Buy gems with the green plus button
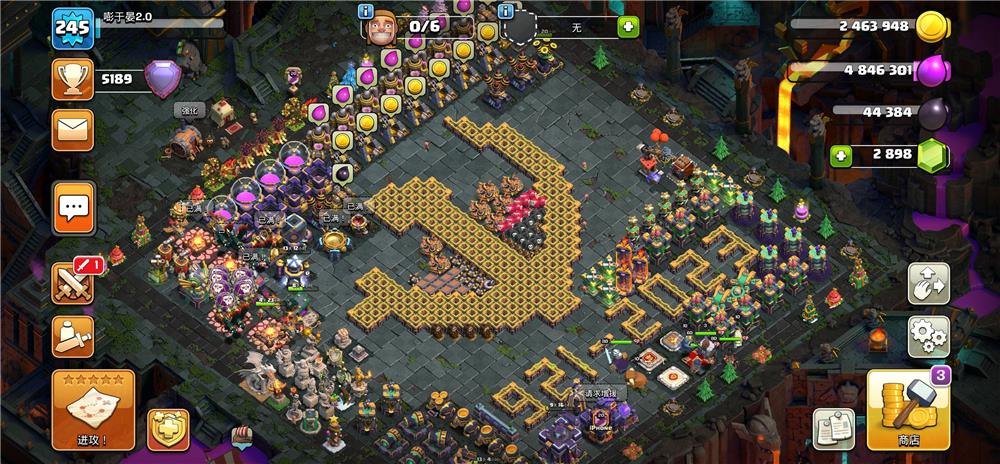The height and width of the screenshot is (464, 1000). coord(843,155)
